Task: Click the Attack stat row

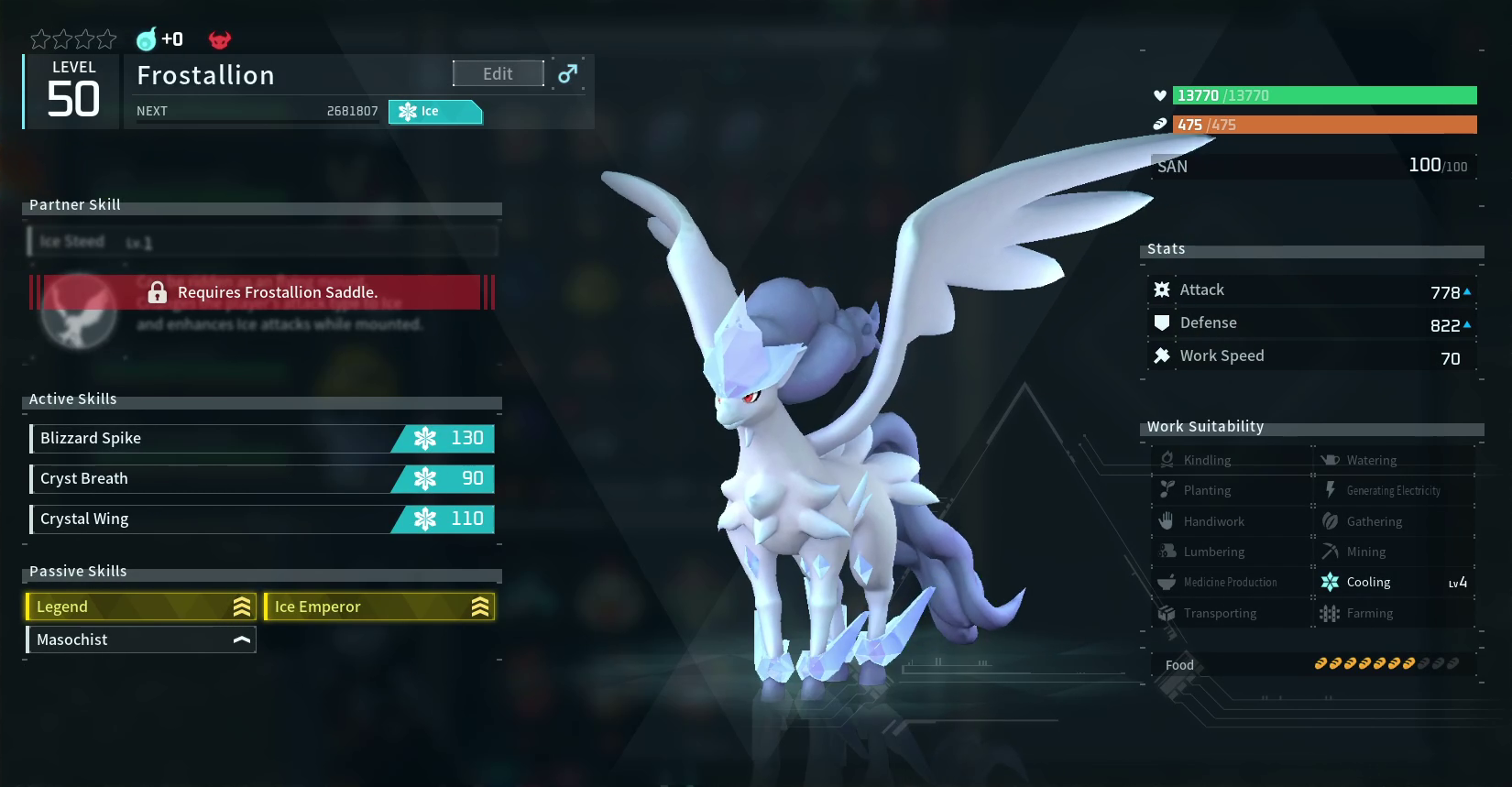Action: 1312,290
